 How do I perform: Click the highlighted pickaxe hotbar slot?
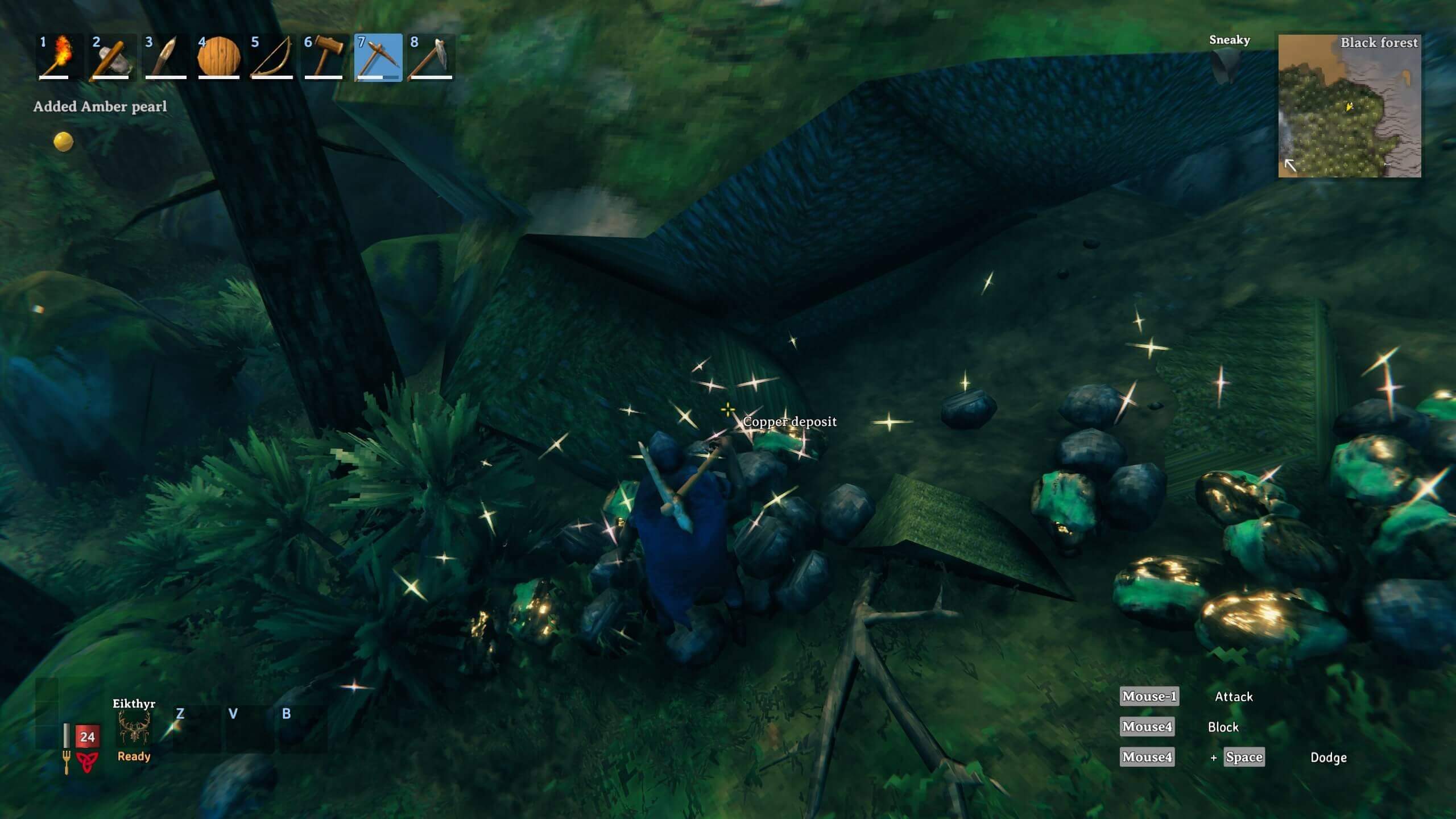(378, 57)
